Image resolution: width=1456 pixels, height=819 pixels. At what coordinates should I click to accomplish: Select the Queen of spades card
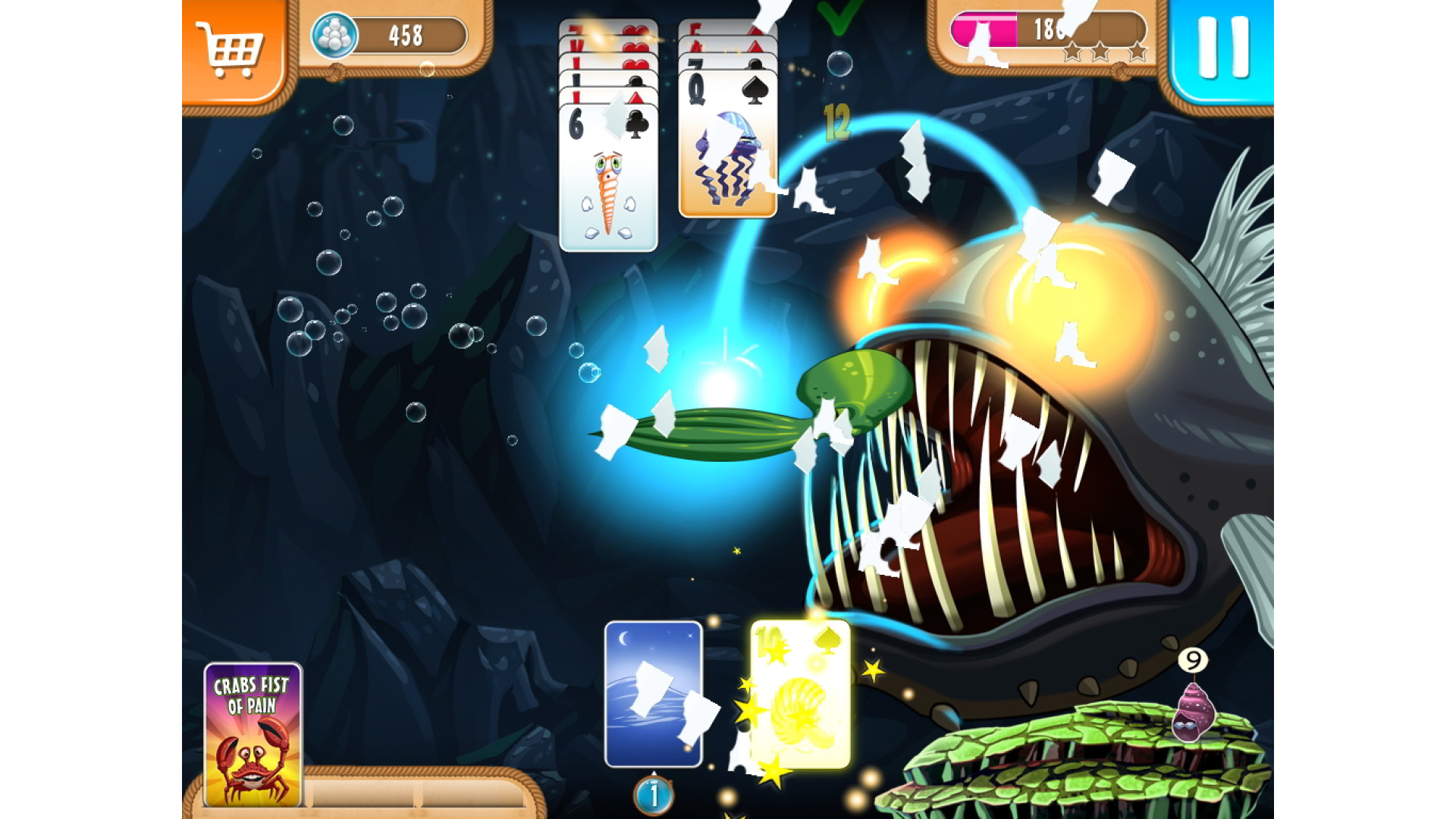[727, 144]
